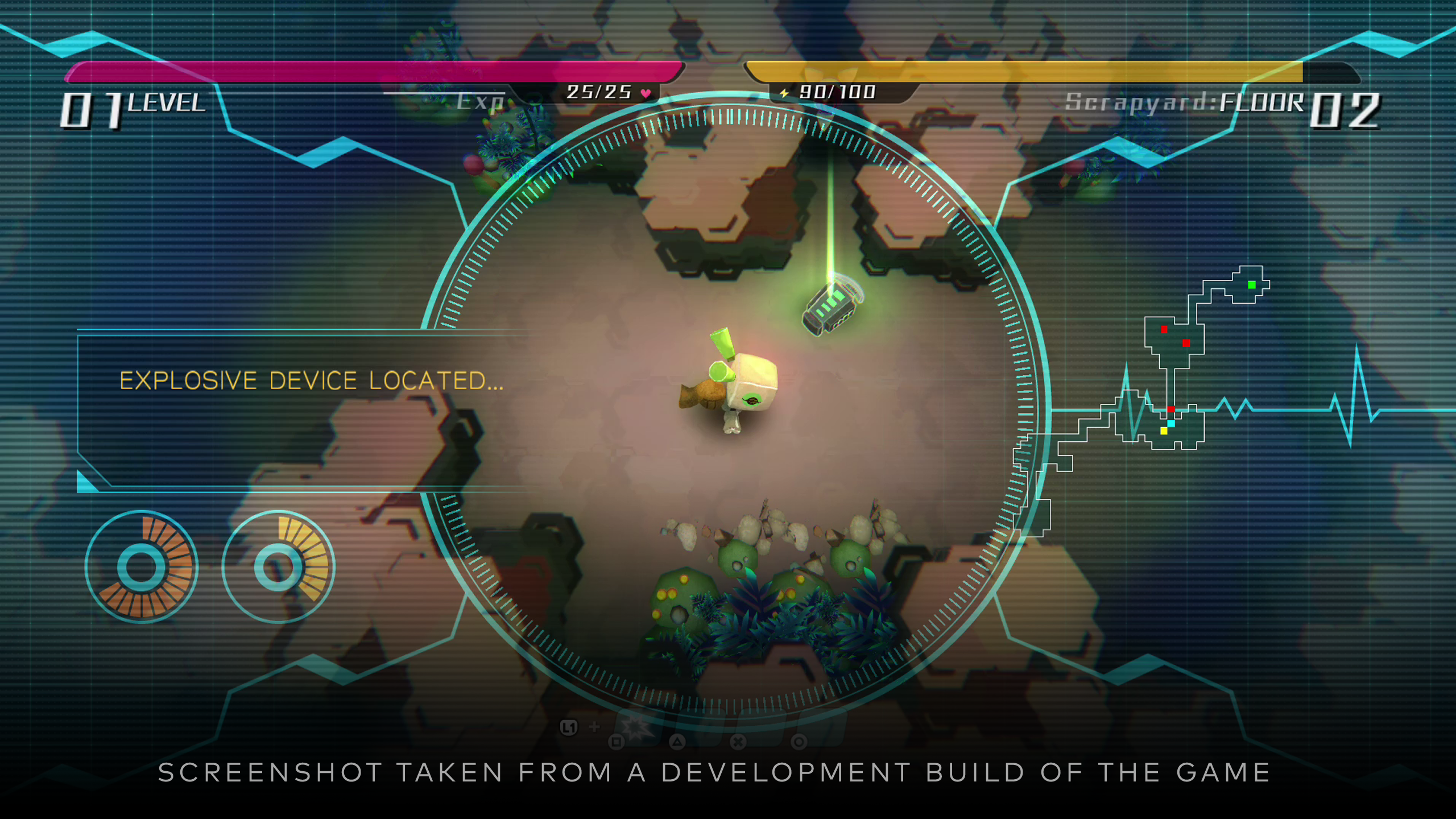The height and width of the screenshot is (819, 1456).
Task: Click the Explosive Device Located message panel
Action: pyautogui.click(x=307, y=409)
